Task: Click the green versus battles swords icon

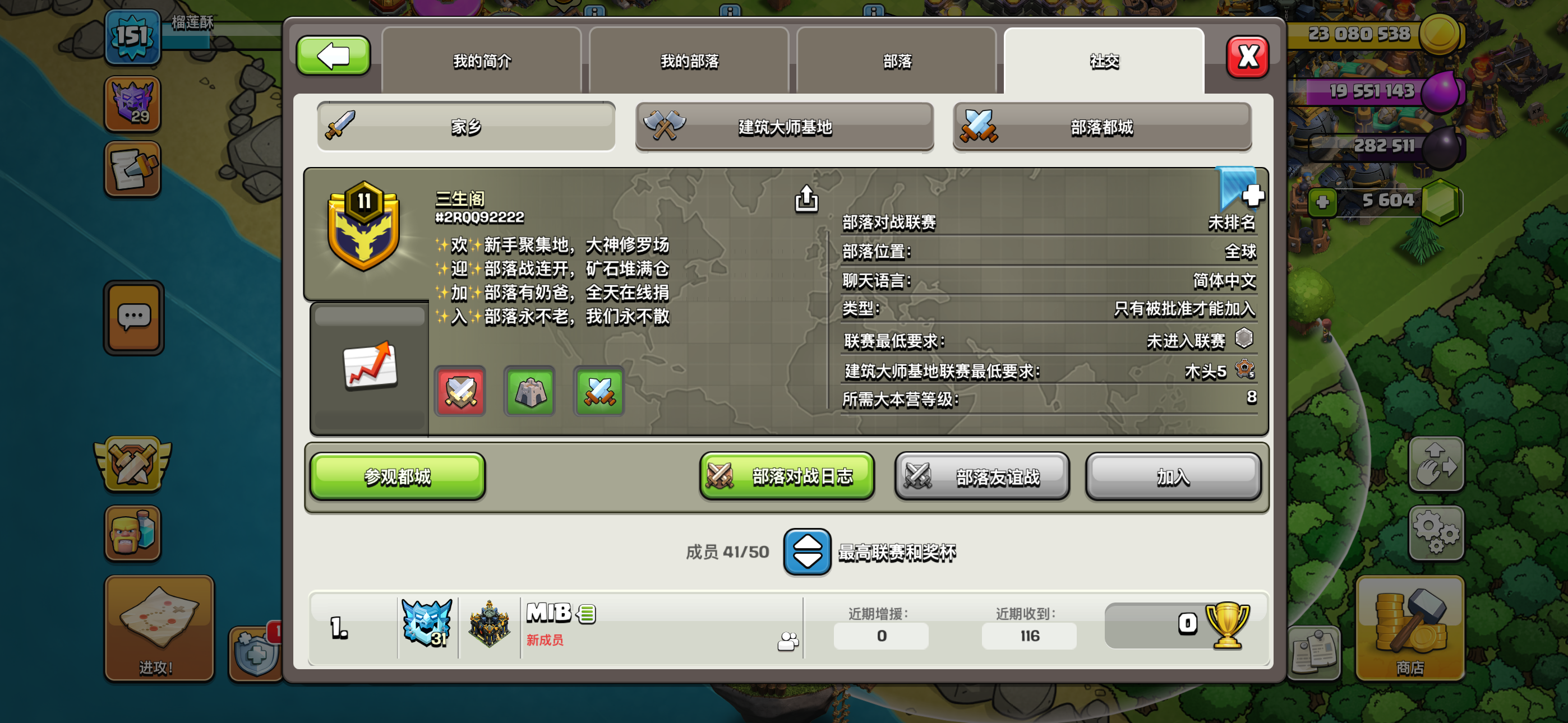Action: coord(599,392)
